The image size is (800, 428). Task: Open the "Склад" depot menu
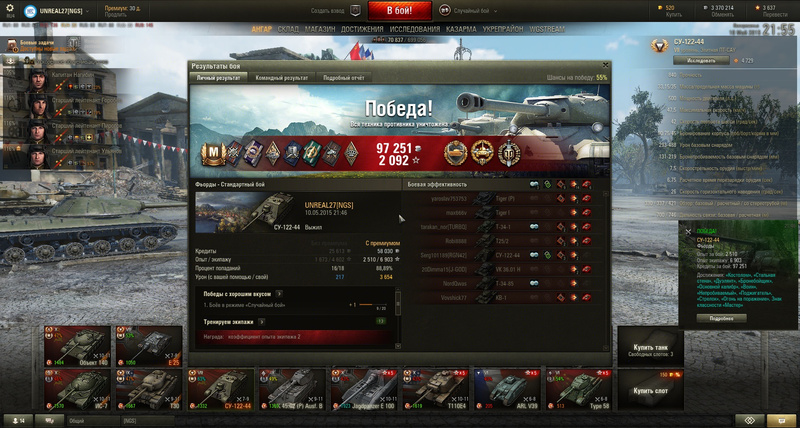point(288,30)
